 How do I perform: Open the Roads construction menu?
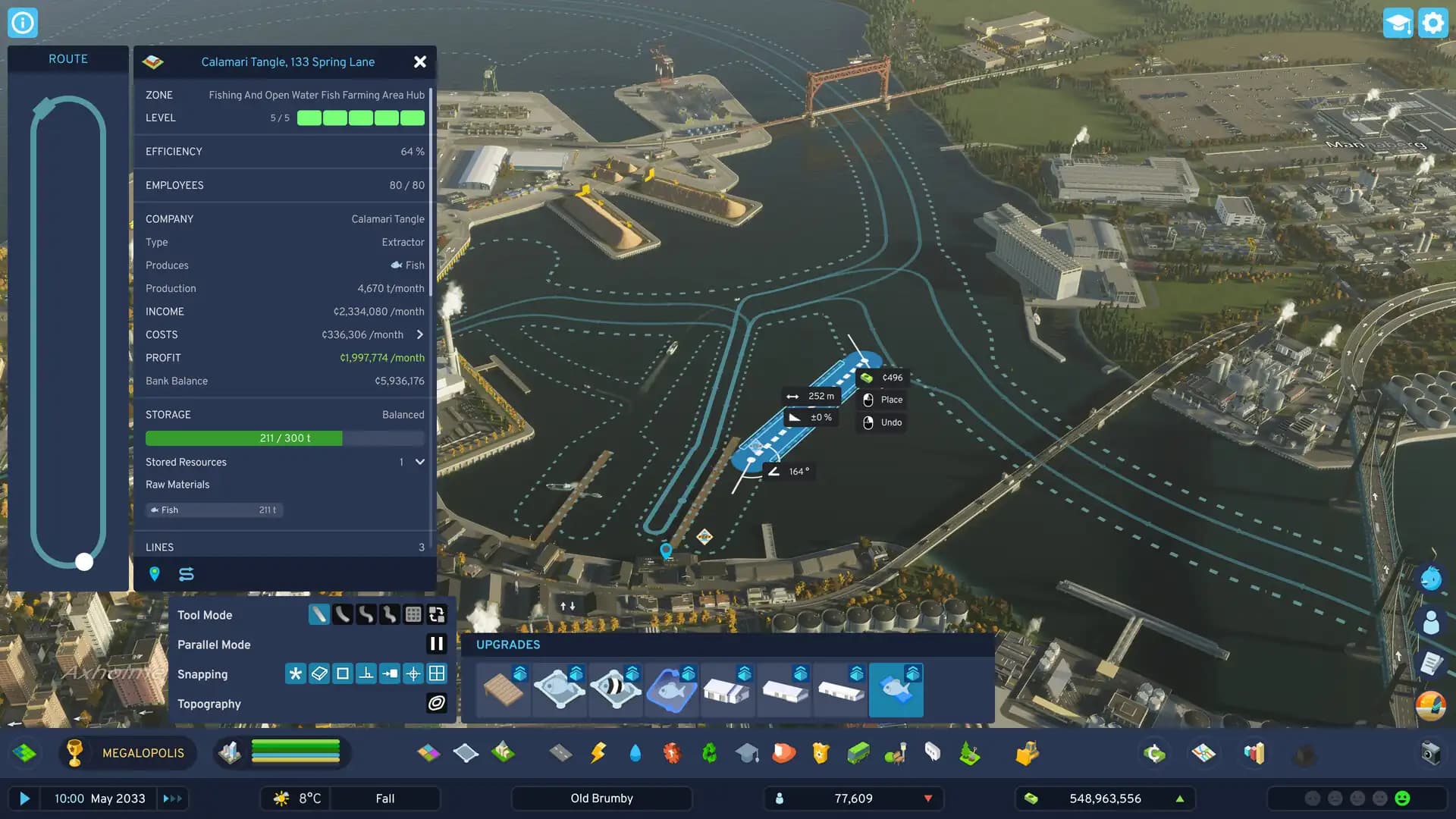coord(559,753)
